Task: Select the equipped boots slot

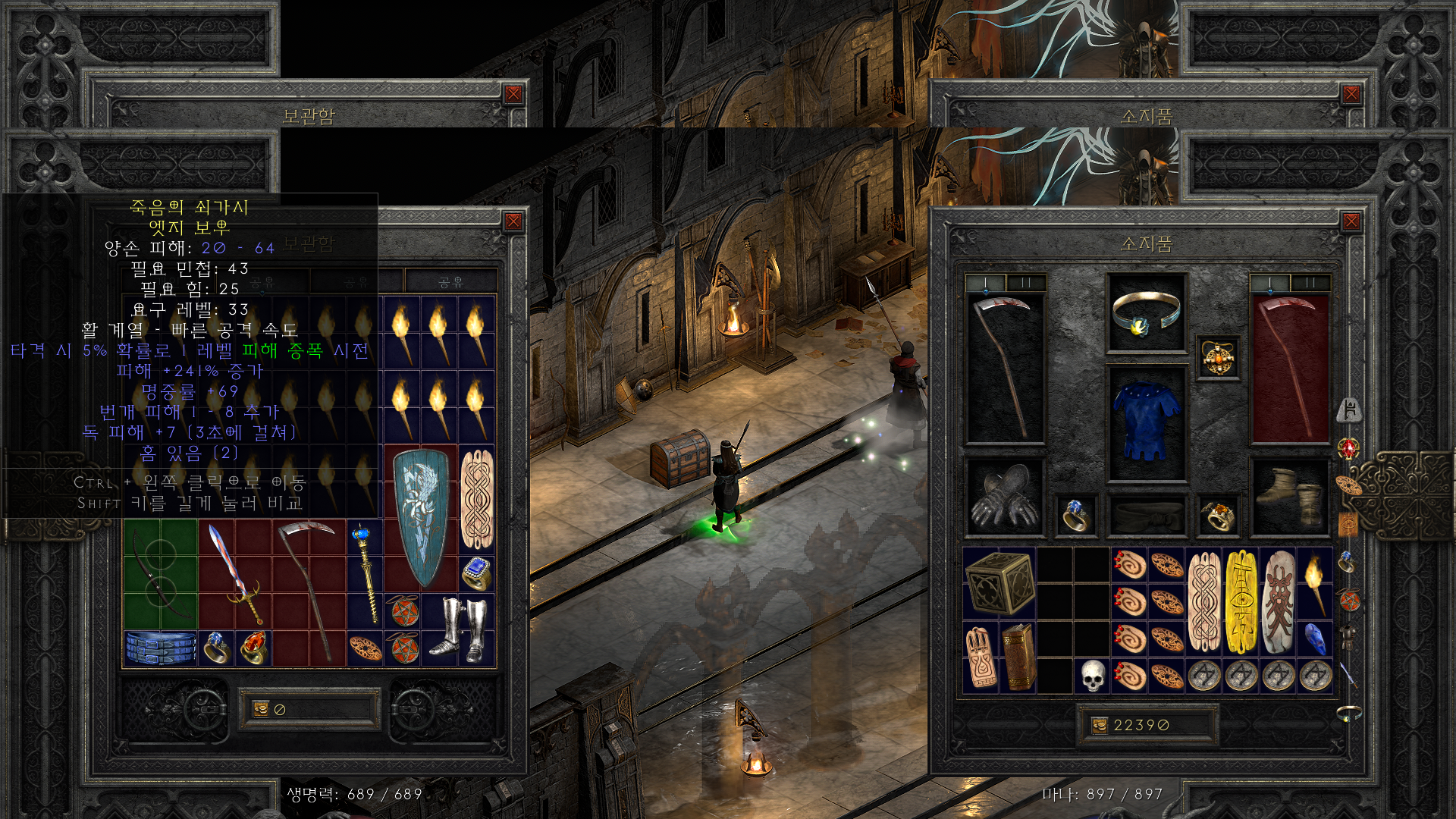Action: click(1288, 497)
